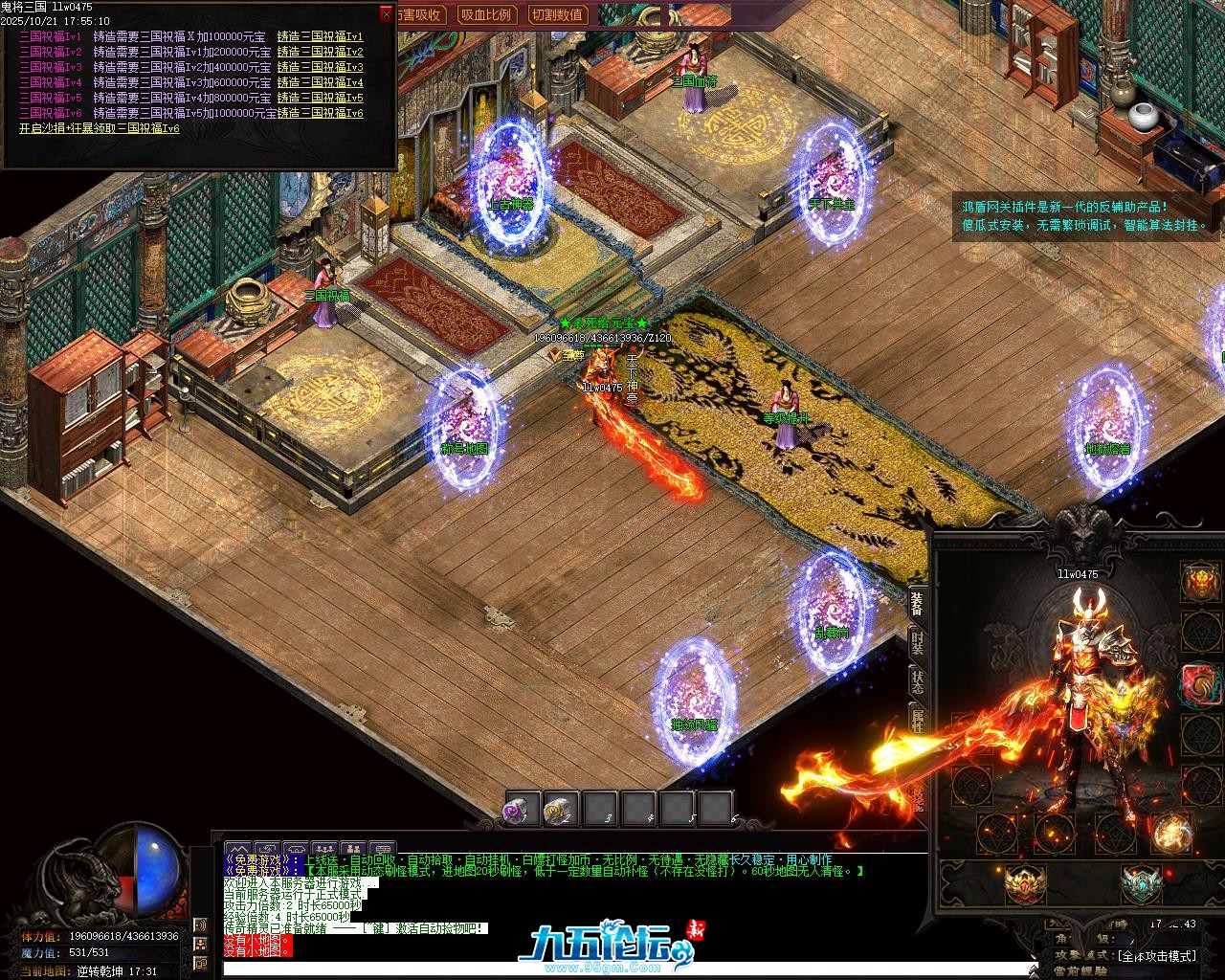The height and width of the screenshot is (980, 1225).
Task: Select the silver-blue crest medal slot
Action: [1139, 883]
